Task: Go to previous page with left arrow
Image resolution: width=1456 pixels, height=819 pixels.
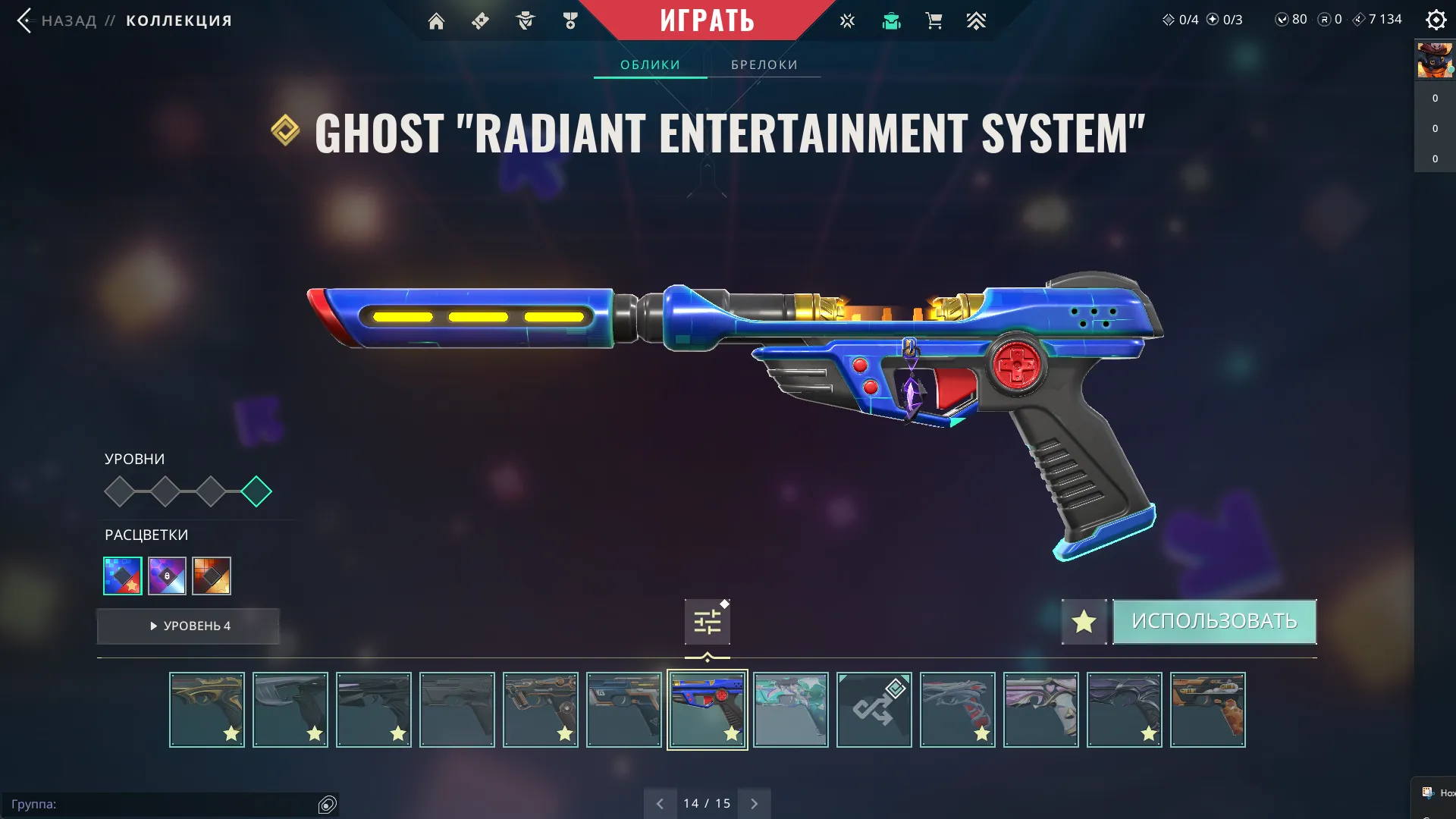Action: (x=660, y=802)
